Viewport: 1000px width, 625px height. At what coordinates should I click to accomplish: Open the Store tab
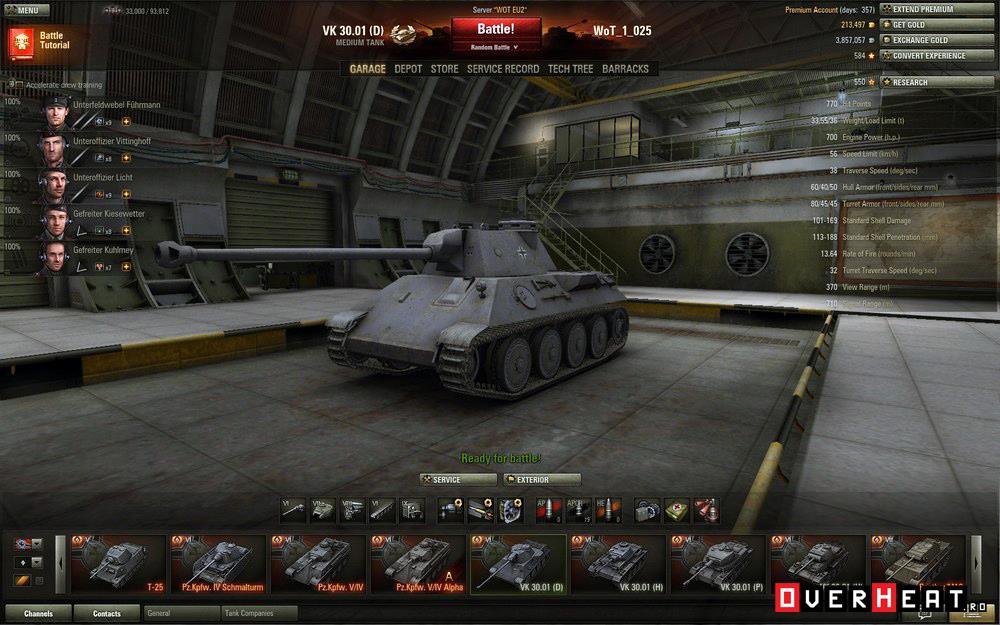click(x=444, y=69)
